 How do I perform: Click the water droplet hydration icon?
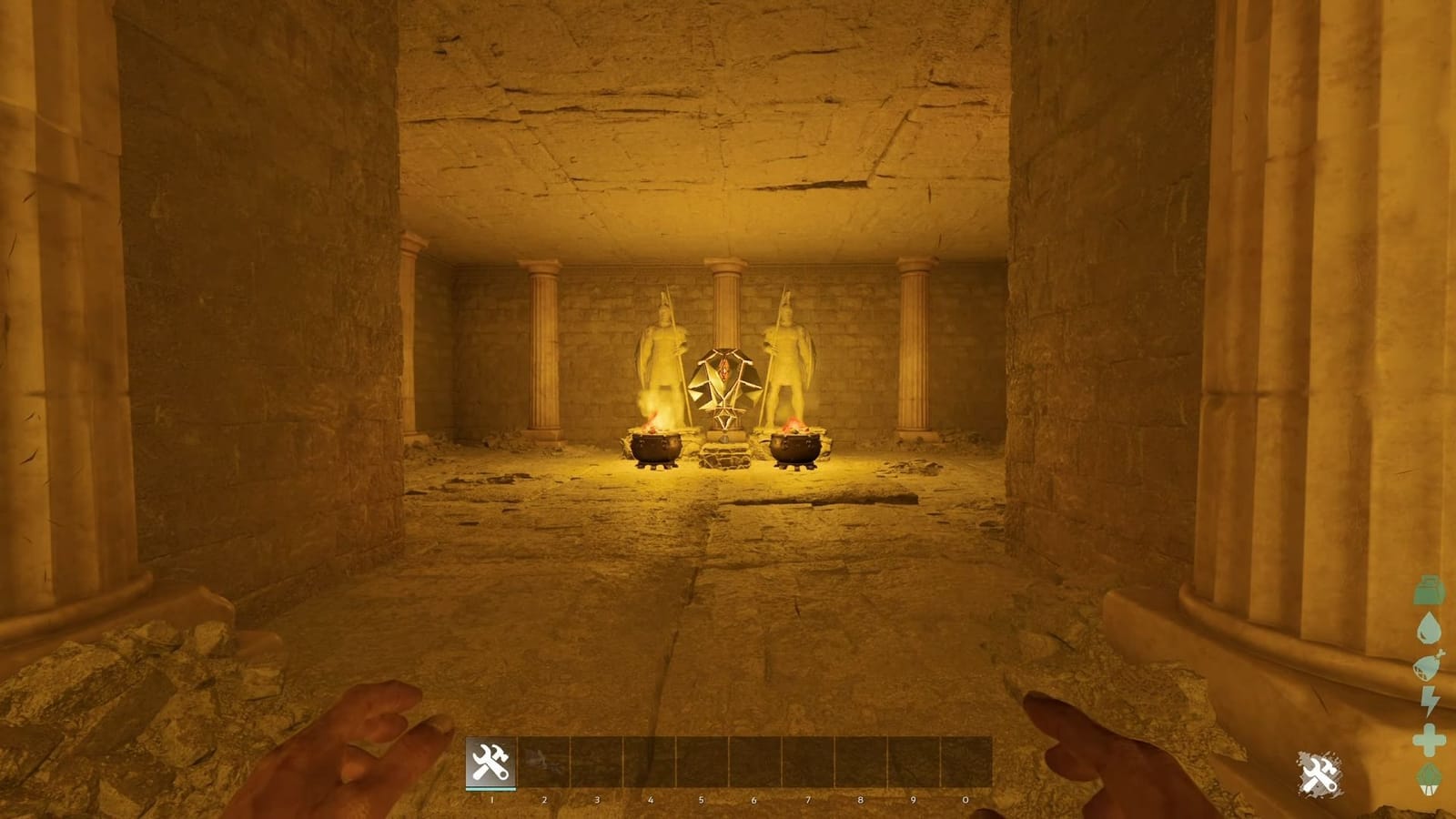click(x=1430, y=627)
